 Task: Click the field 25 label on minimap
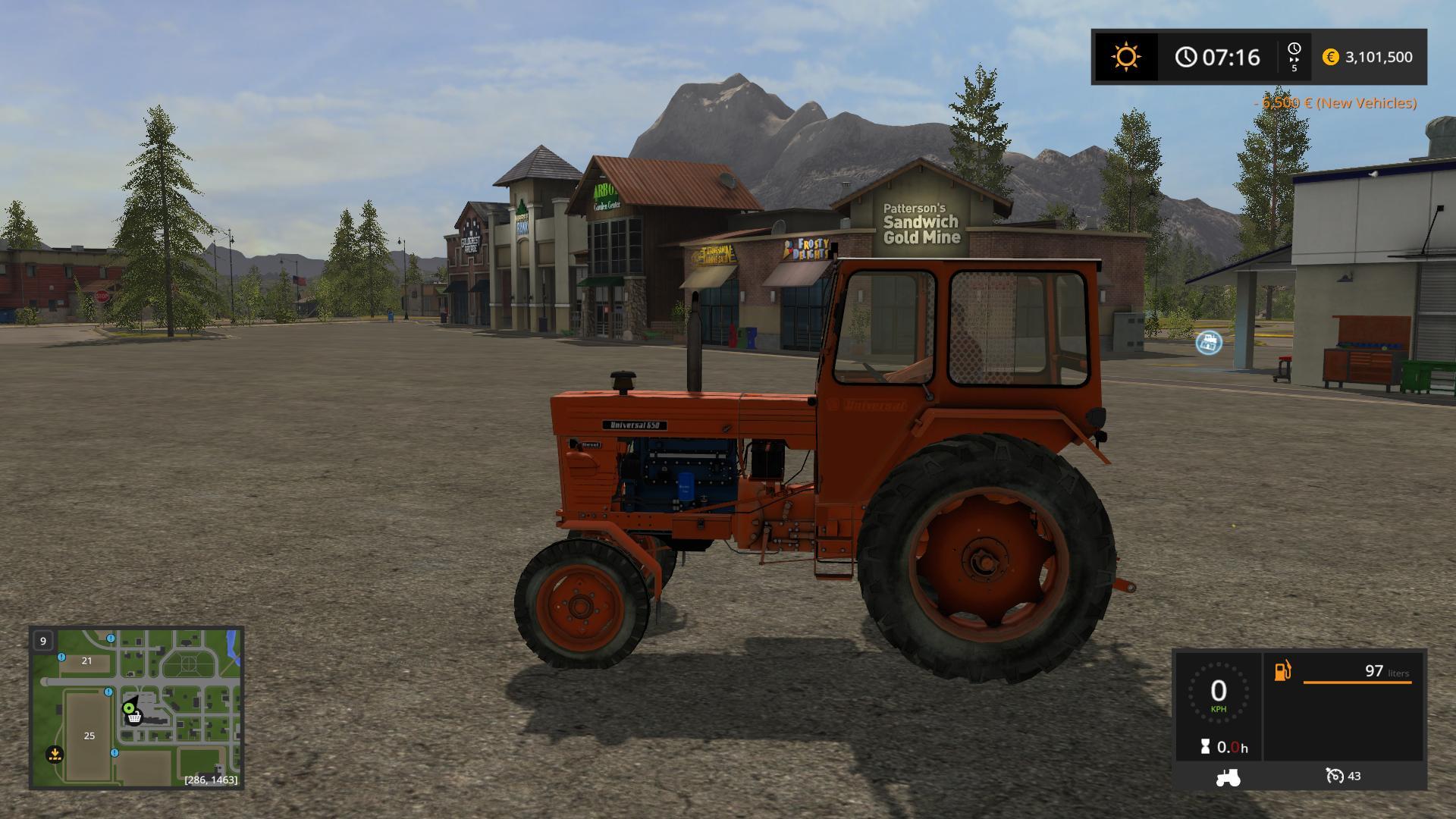(x=89, y=736)
